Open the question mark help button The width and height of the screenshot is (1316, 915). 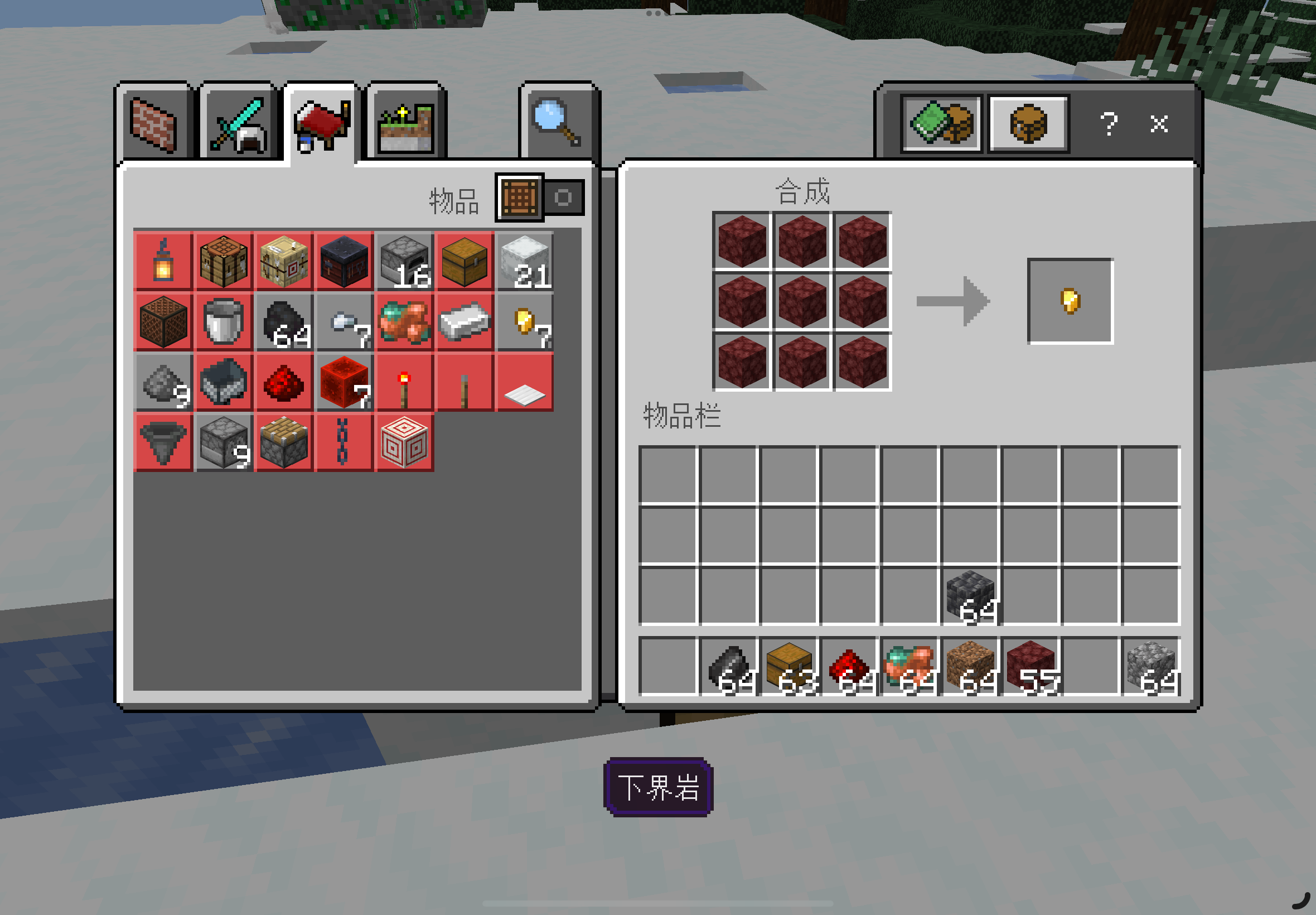pyautogui.click(x=1109, y=123)
